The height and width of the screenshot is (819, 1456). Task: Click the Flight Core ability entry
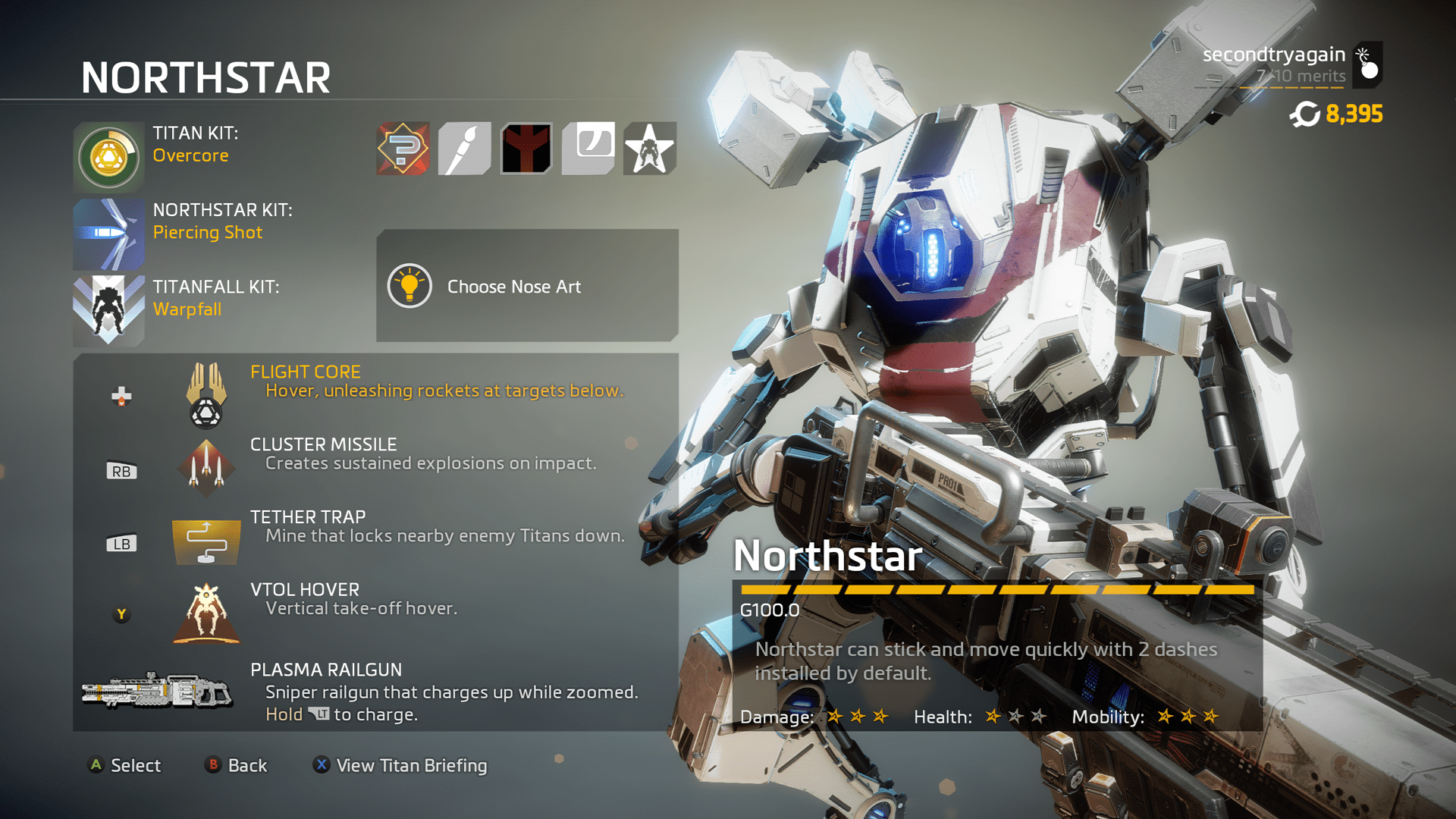pos(375,391)
